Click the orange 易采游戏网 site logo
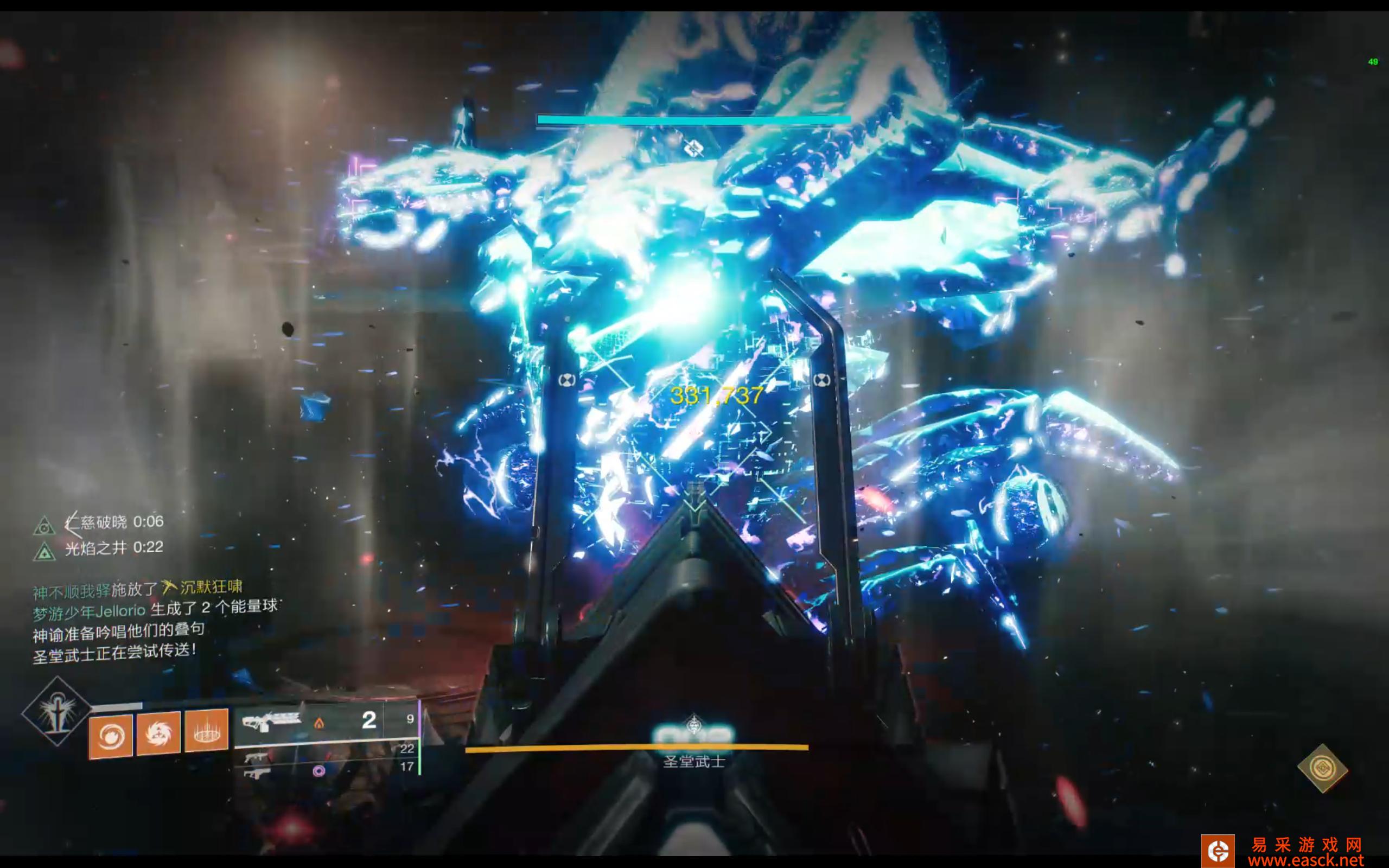This screenshot has height=868, width=1389. [1218, 851]
